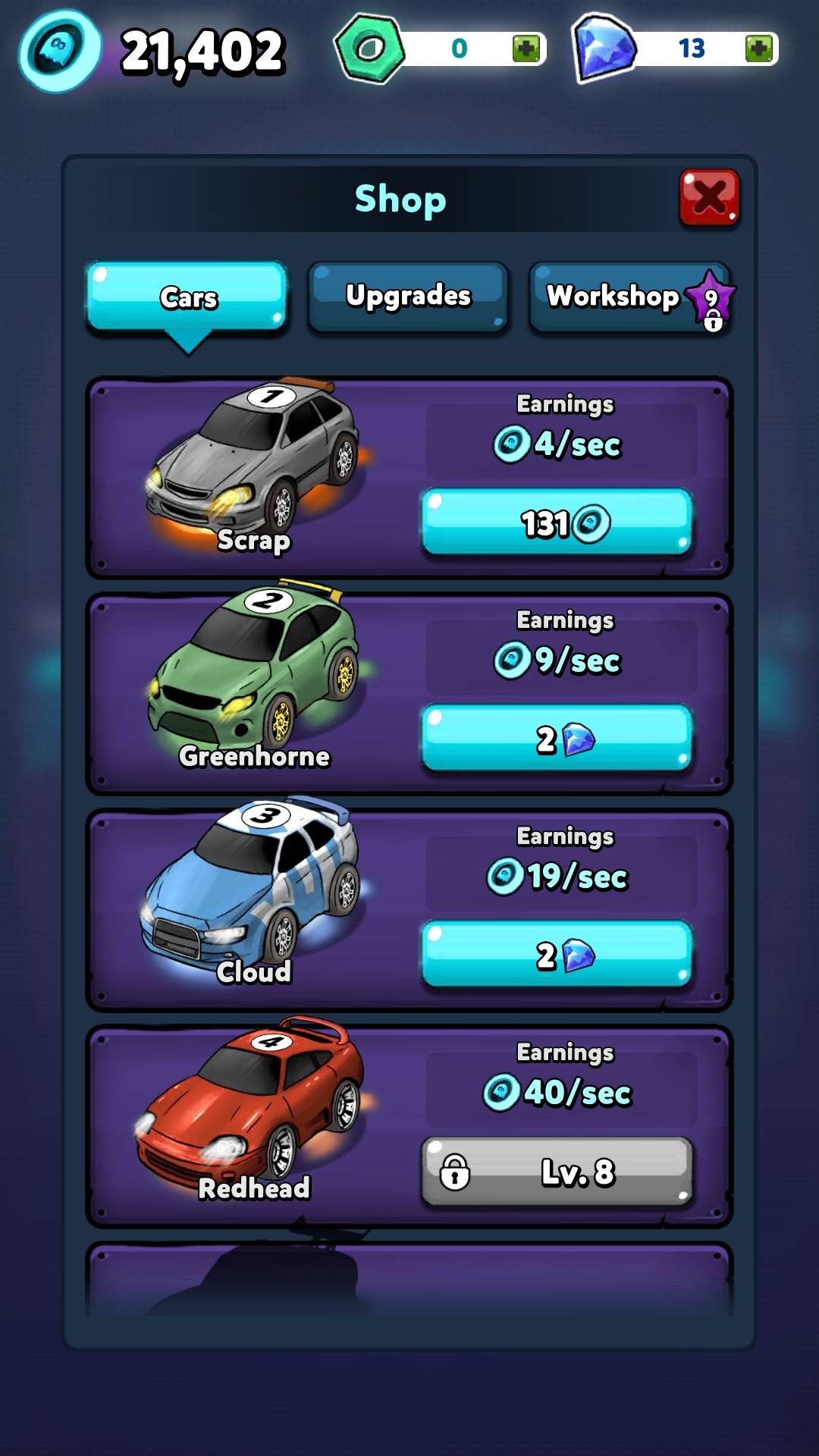This screenshot has width=819, height=1456.
Task: Buy the Scrap car for 131 coins
Action: [557, 522]
